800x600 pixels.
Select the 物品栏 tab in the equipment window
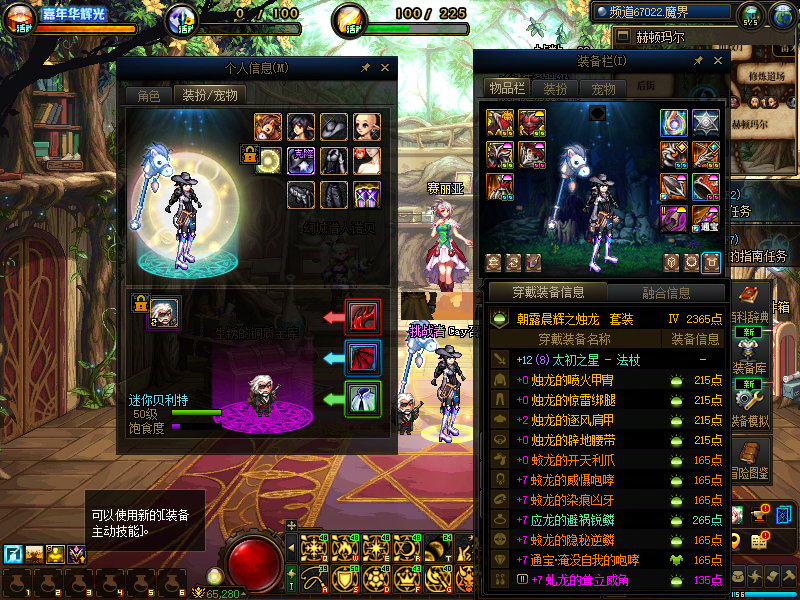click(x=506, y=89)
